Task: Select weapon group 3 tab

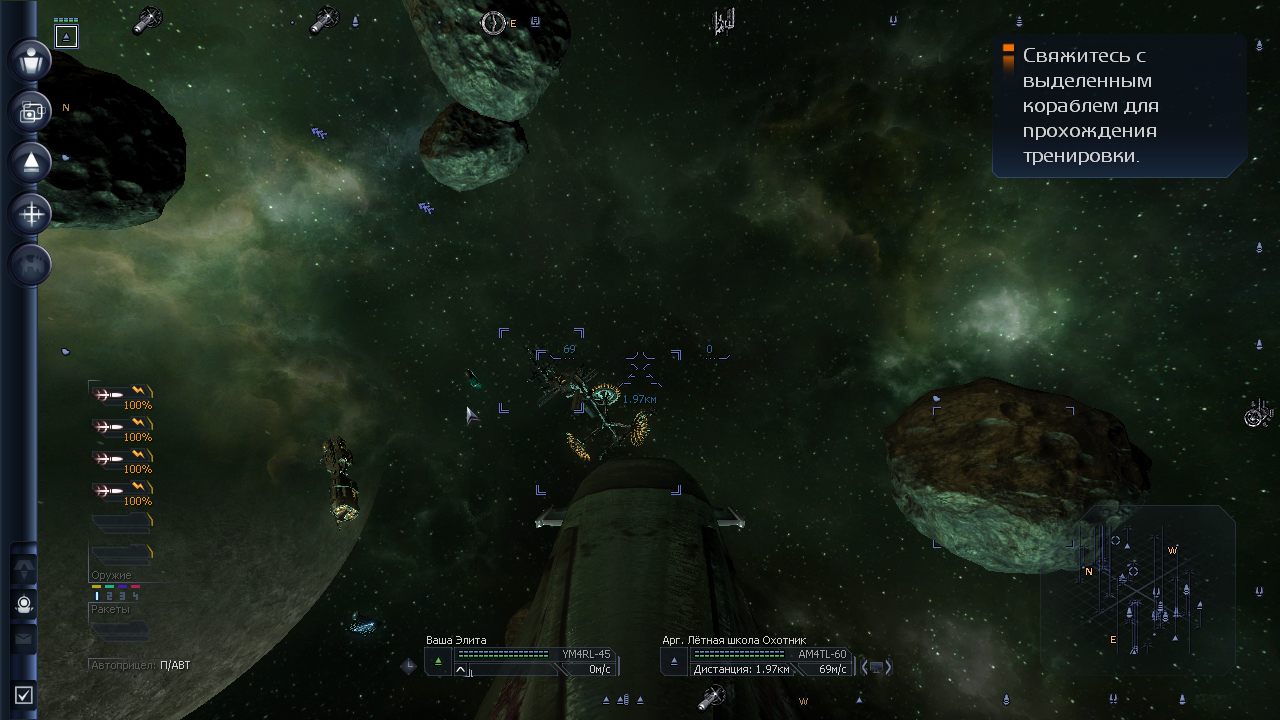Action: (x=123, y=595)
